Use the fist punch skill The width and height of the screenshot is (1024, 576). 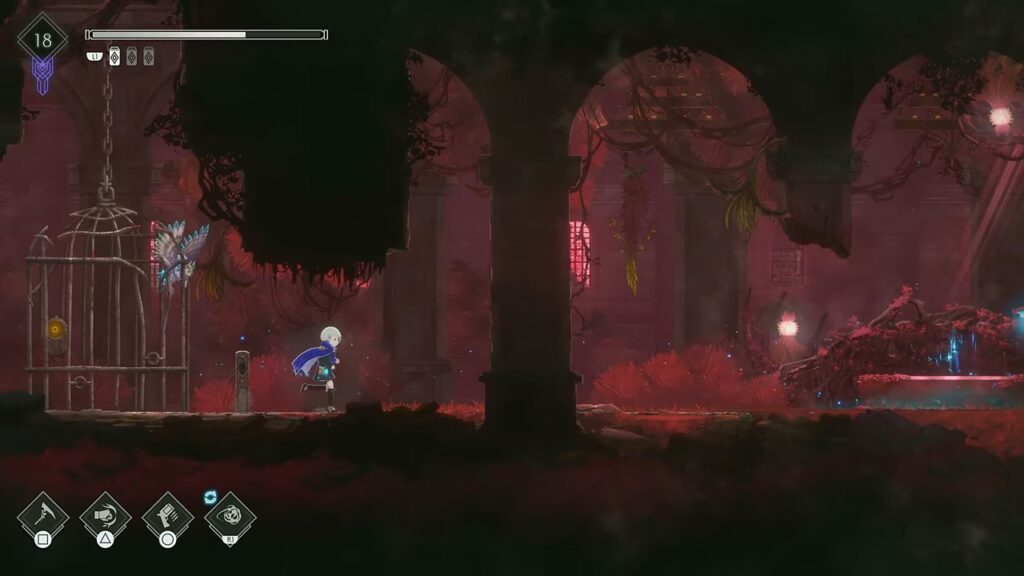[105, 517]
